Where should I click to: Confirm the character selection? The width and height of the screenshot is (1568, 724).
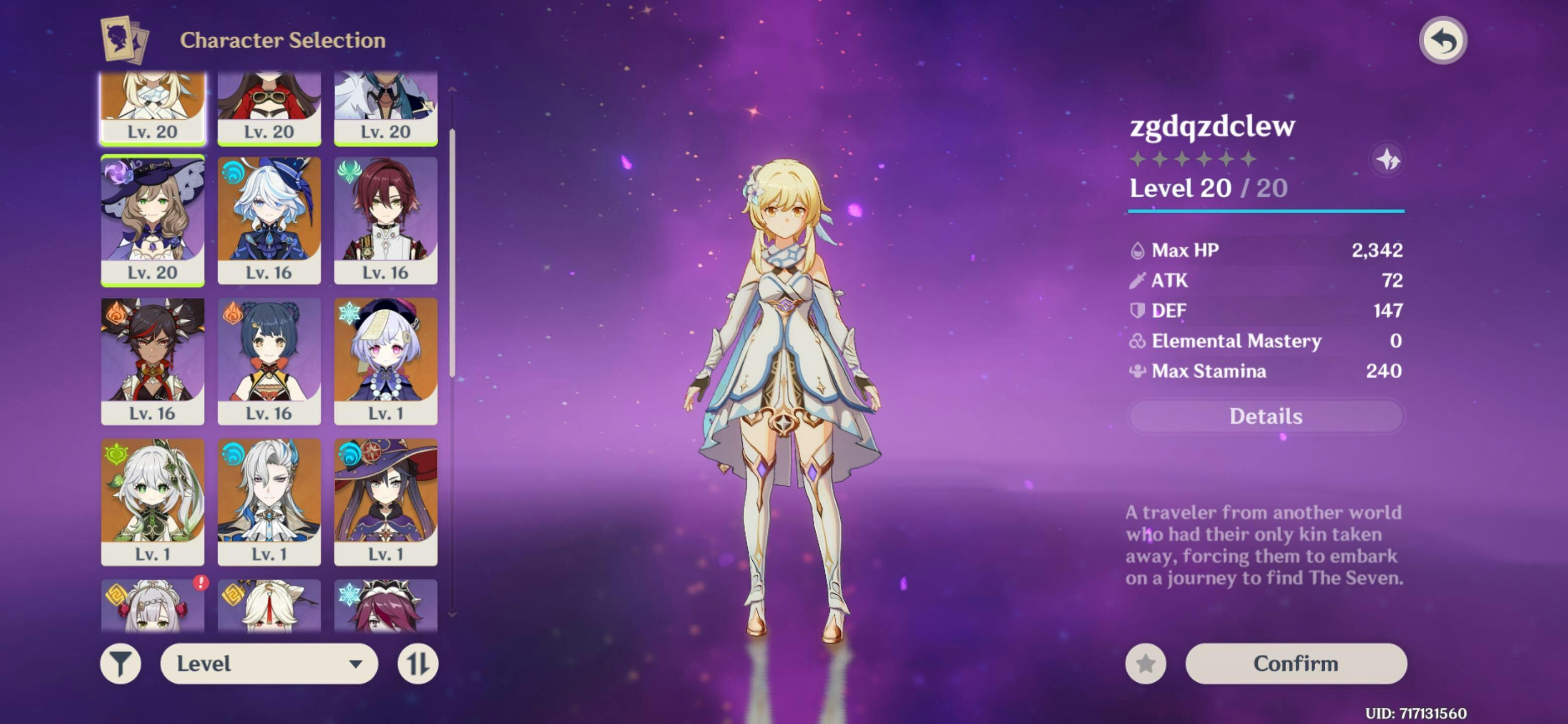coord(1295,663)
